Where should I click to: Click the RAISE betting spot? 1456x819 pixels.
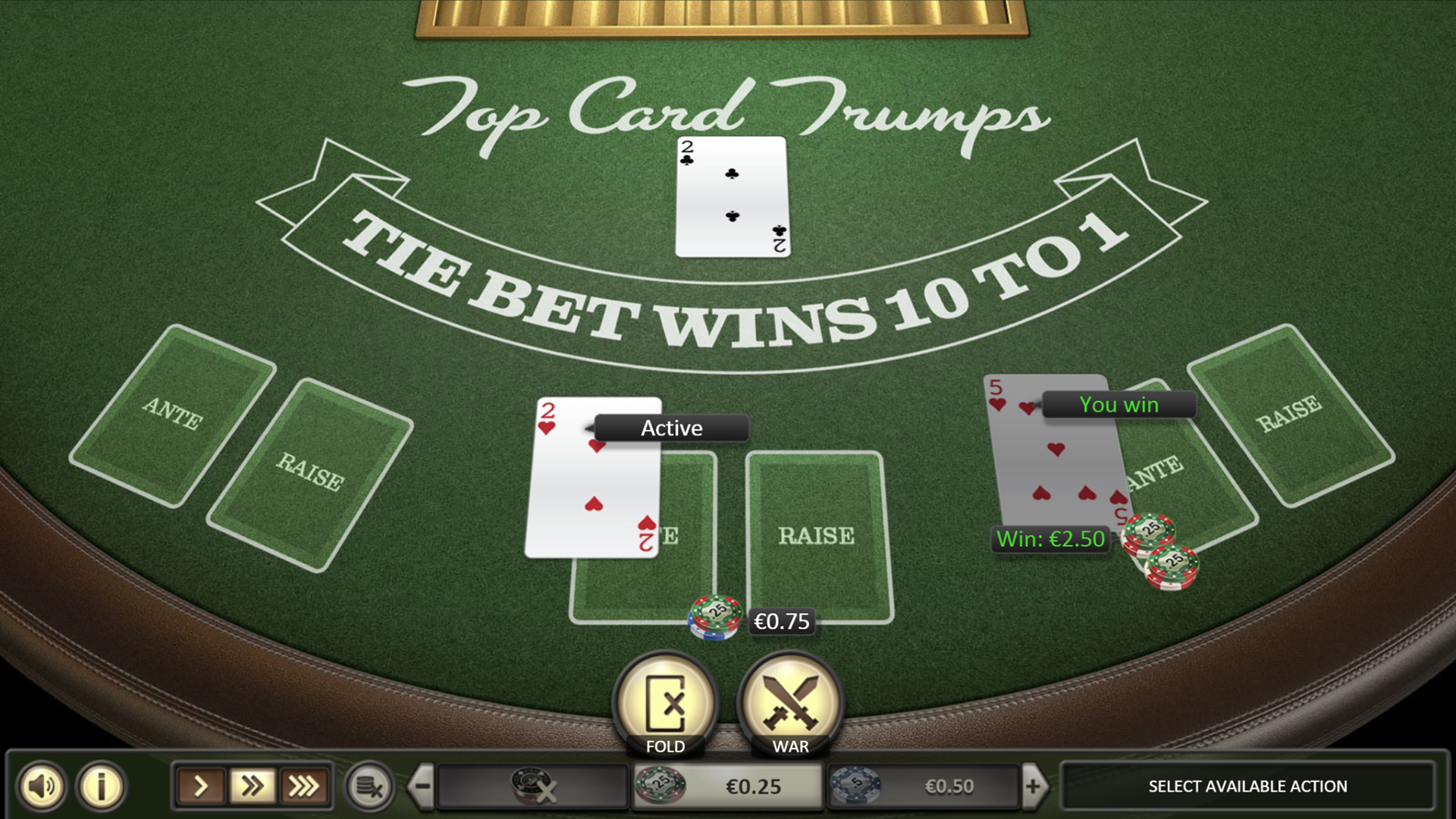[x=817, y=536]
